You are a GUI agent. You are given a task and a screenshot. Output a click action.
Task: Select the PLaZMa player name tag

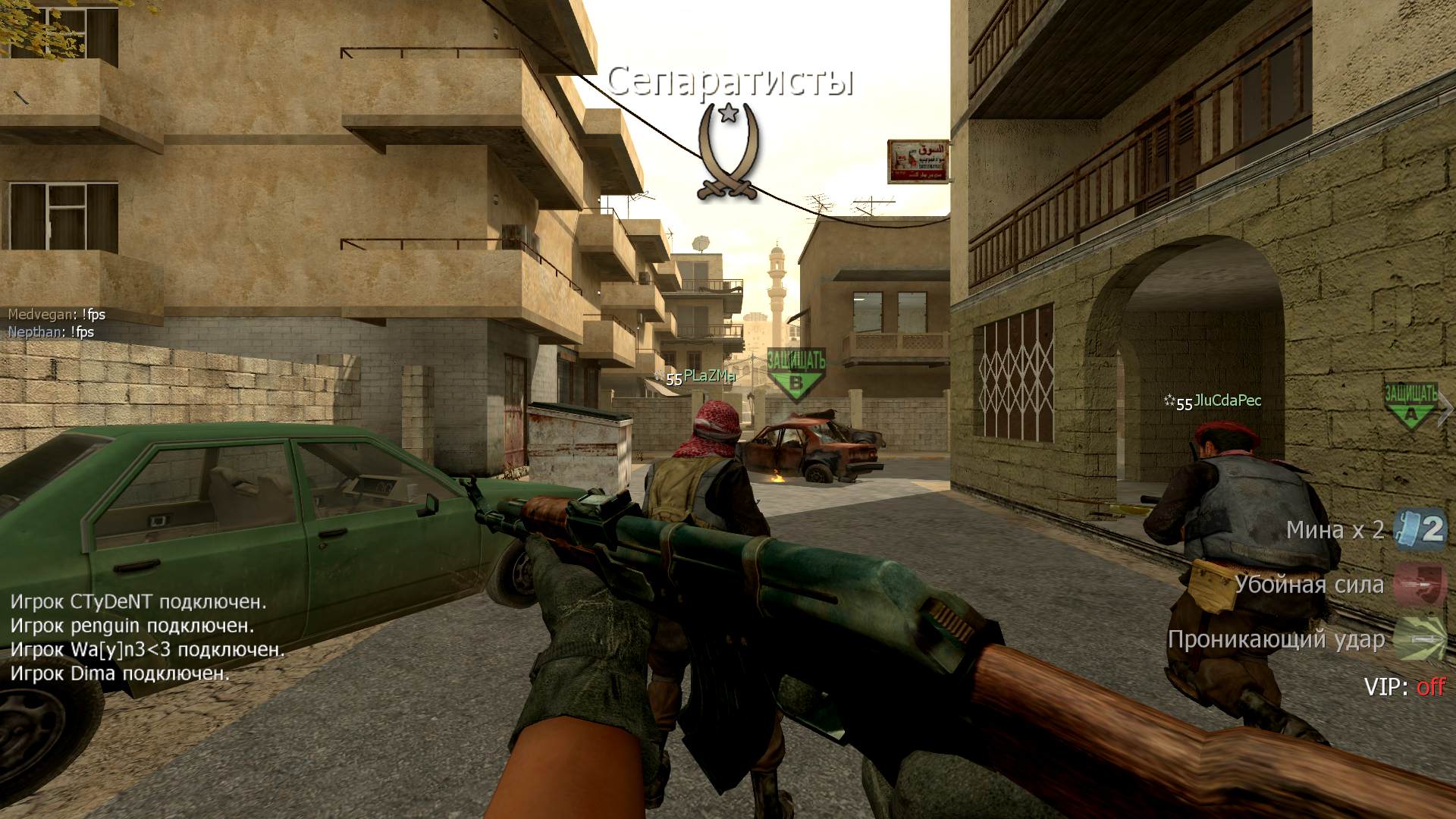coord(709,375)
